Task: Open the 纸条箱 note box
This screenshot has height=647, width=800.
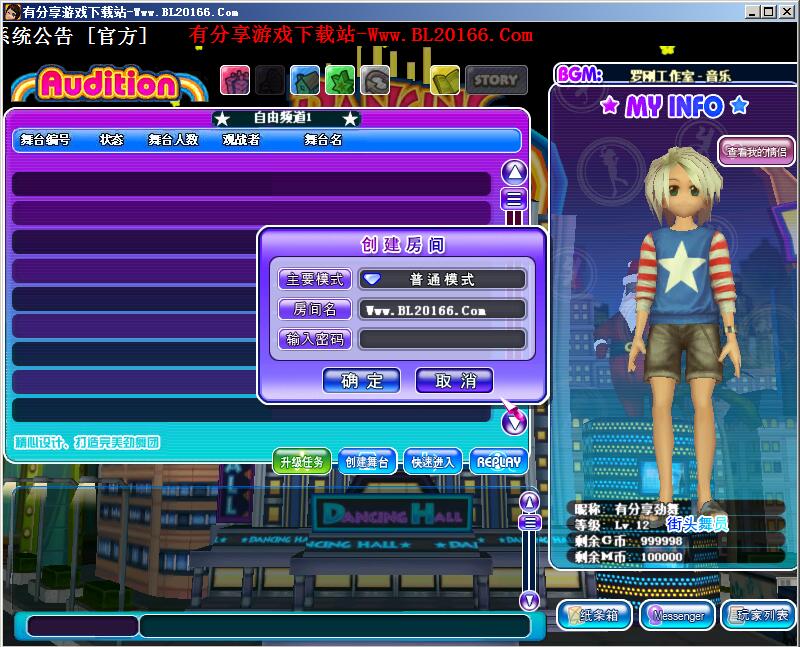Action: coord(594,615)
